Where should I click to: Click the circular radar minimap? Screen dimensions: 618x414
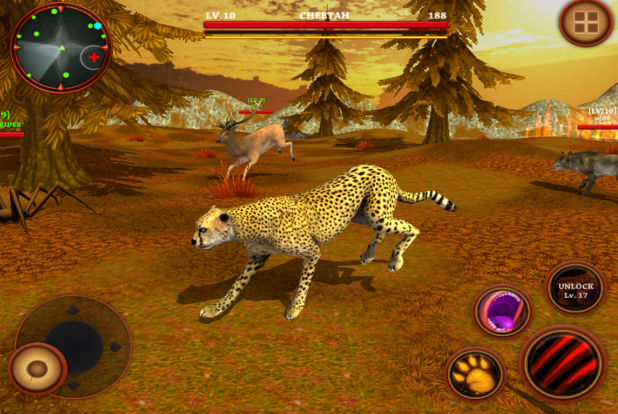click(x=60, y=49)
